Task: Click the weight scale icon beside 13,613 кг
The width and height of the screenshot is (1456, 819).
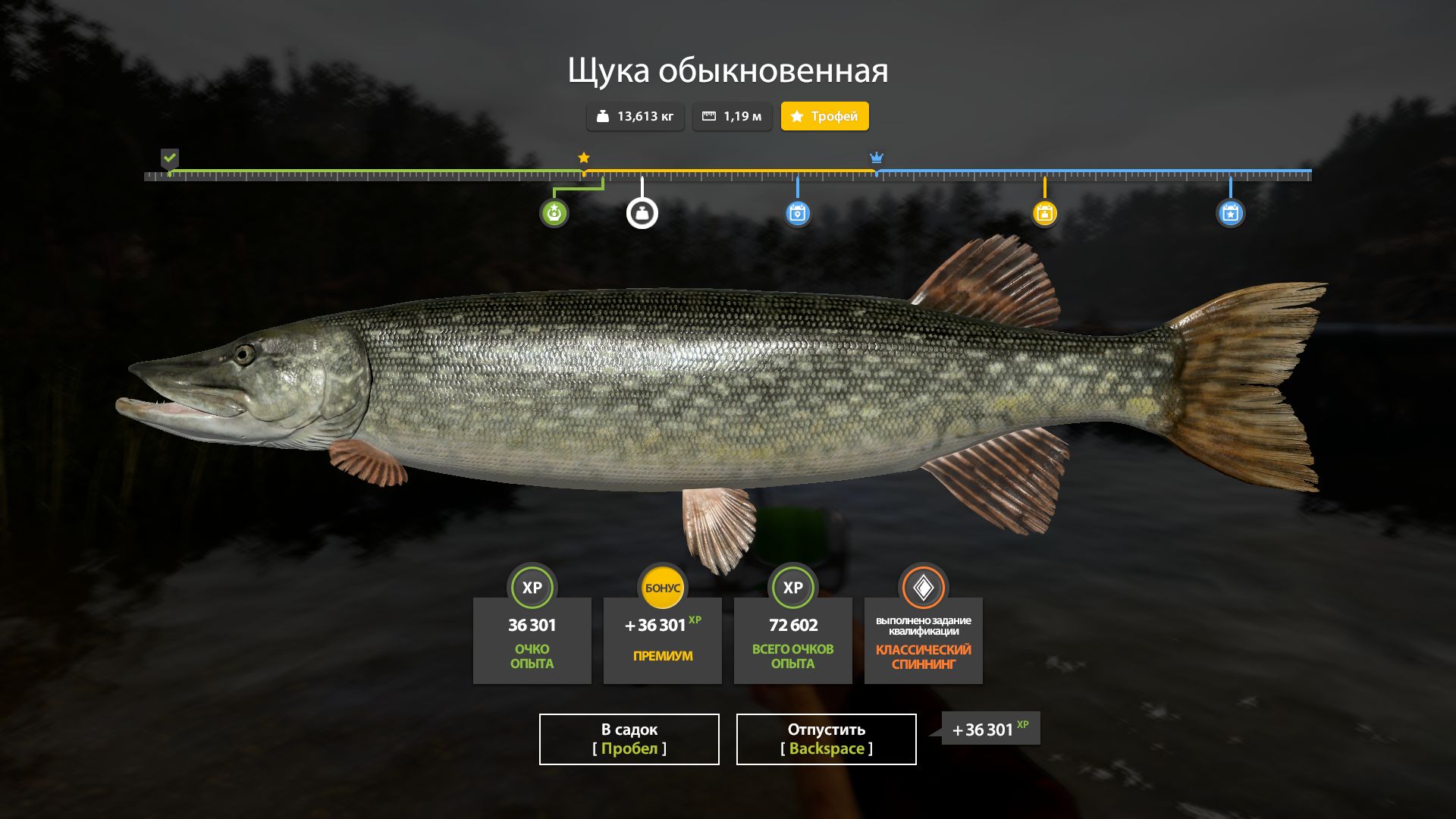Action: coord(602,116)
